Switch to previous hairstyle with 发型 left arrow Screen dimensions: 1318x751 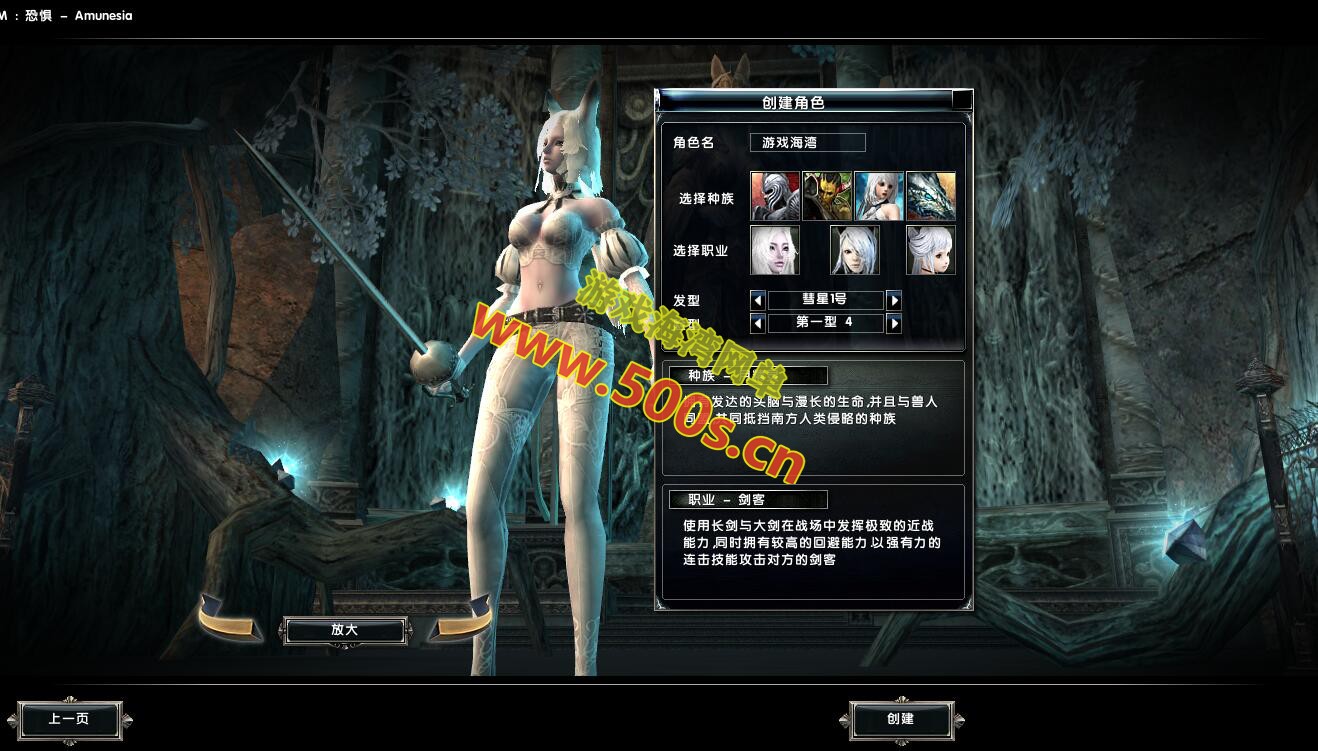(x=758, y=299)
